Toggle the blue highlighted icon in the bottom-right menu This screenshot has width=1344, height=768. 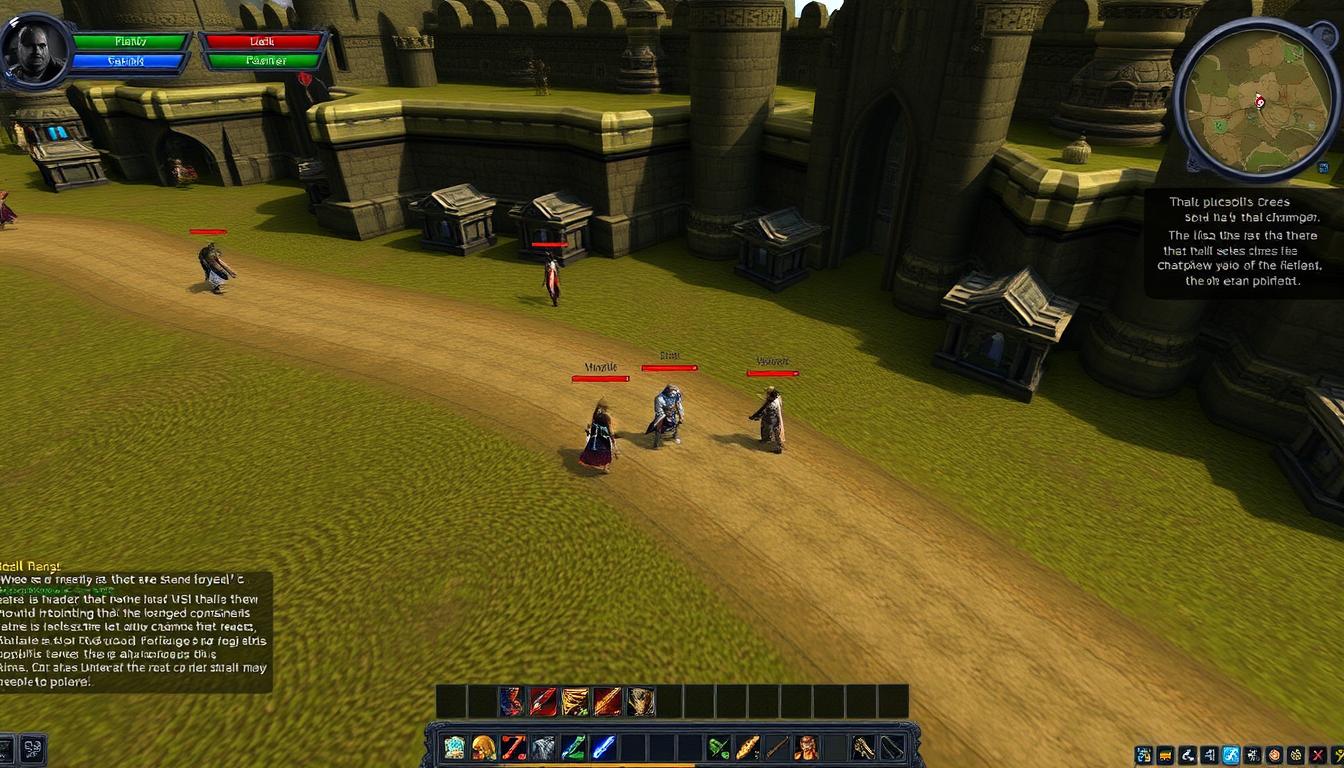point(1231,755)
